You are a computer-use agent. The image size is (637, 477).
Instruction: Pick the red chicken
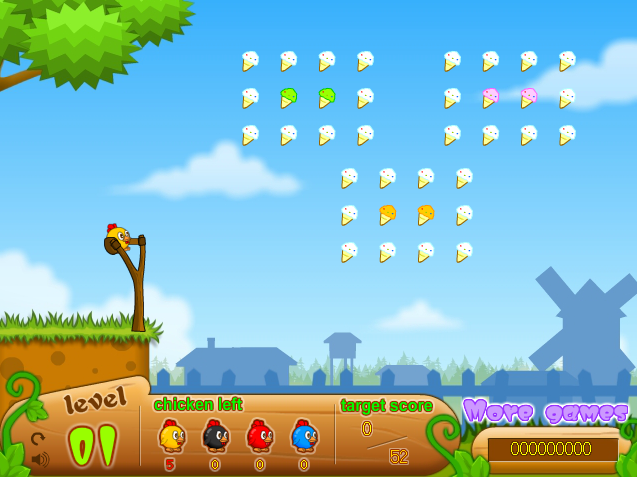259,436
